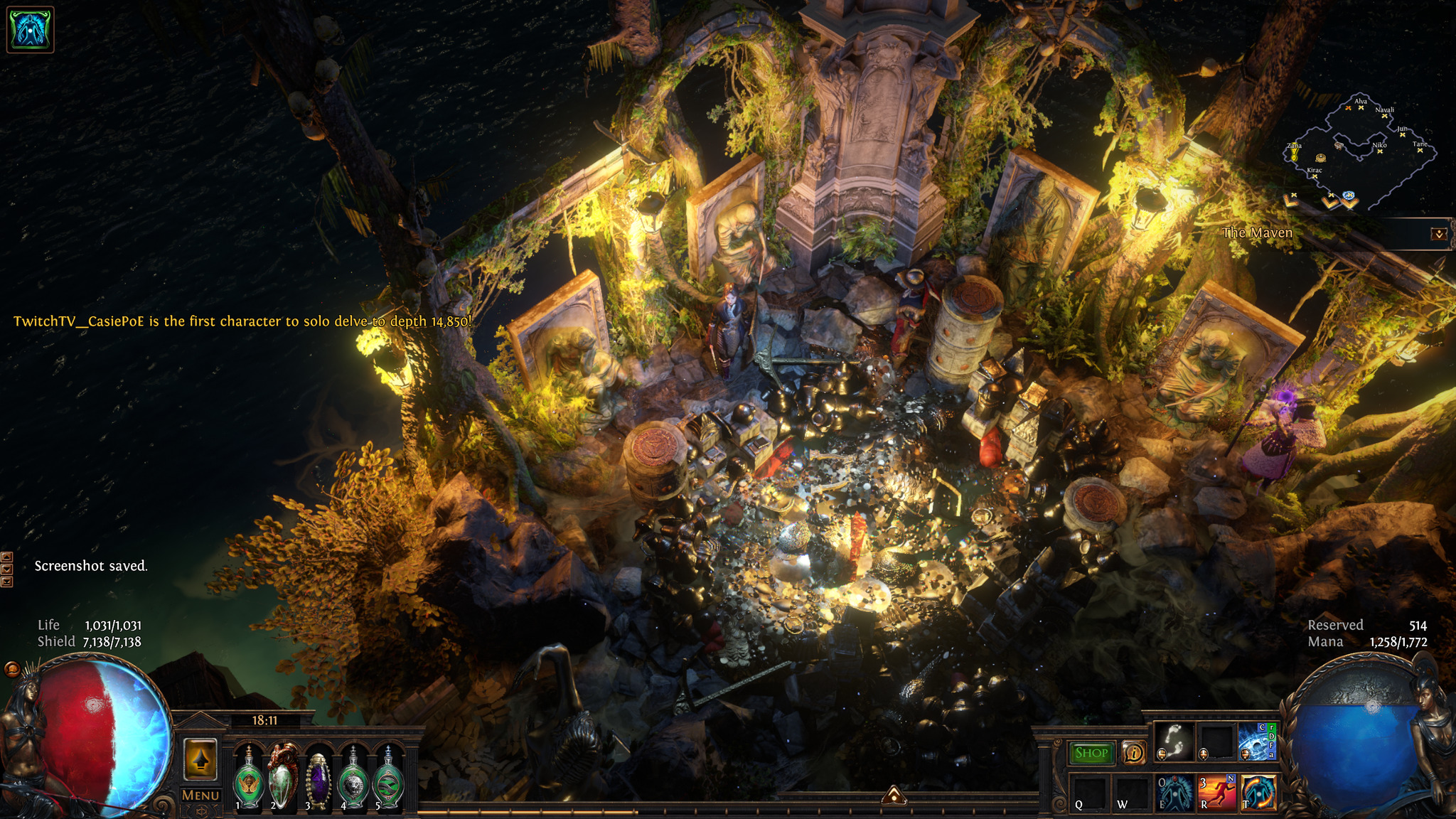Open the green Shop button
Screen dimensions: 1456x819
(1091, 753)
